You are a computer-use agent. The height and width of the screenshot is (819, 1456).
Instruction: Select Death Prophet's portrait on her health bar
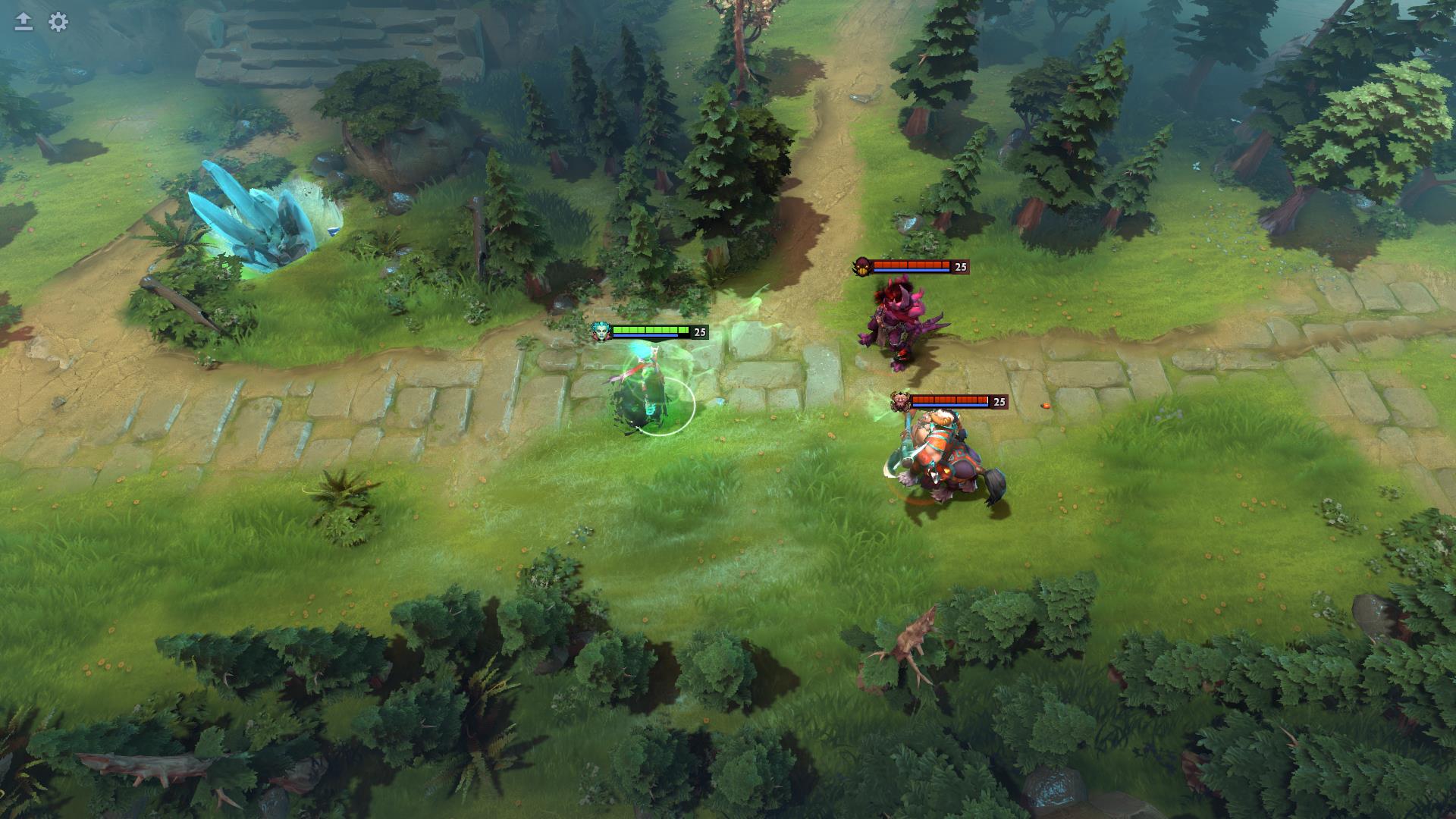pos(601,331)
